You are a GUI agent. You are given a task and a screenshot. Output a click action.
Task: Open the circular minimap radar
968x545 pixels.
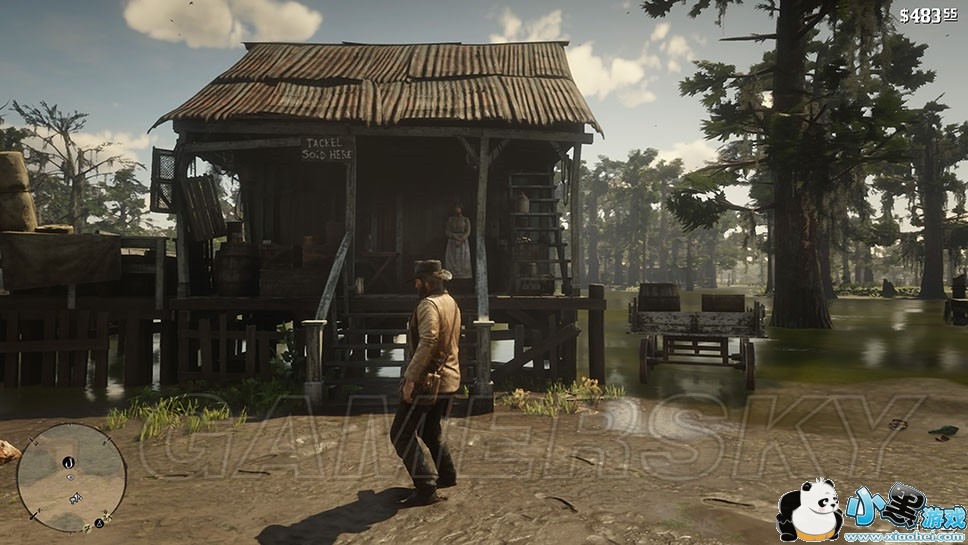(72, 477)
